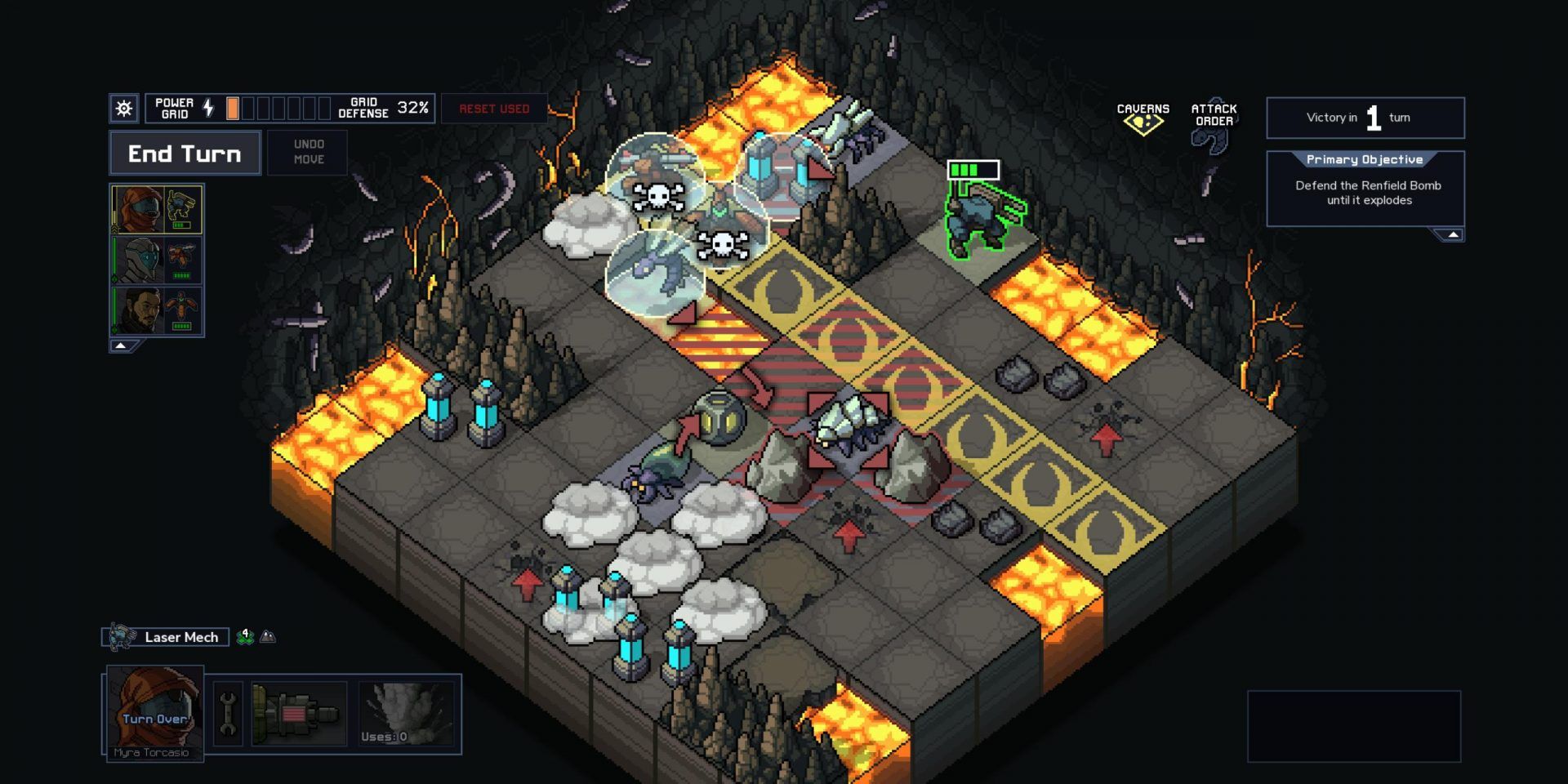Screen dimensions: 1568x784
Task: Collapse the Primary Objective panel
Action: click(1452, 234)
